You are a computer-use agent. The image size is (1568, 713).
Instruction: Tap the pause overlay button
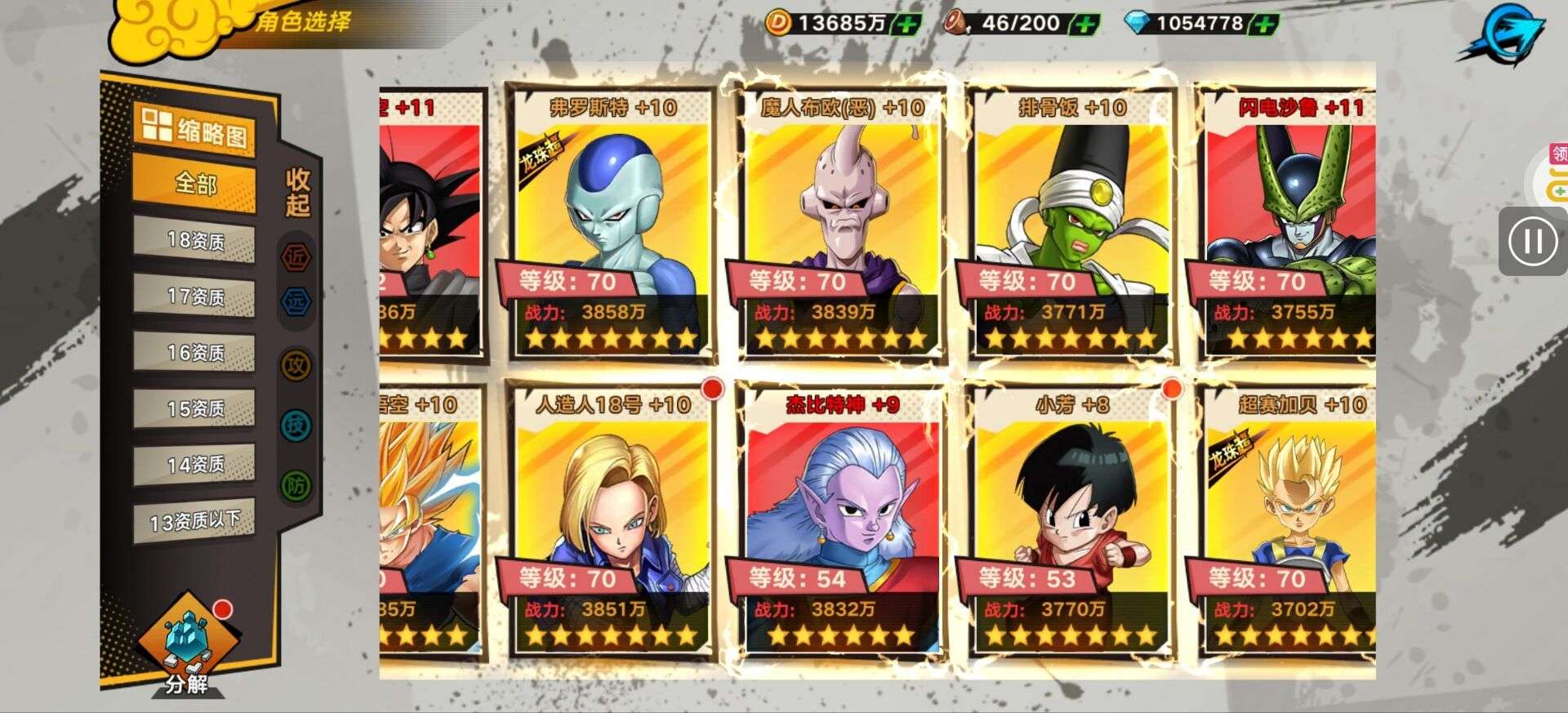pyautogui.click(x=1533, y=241)
